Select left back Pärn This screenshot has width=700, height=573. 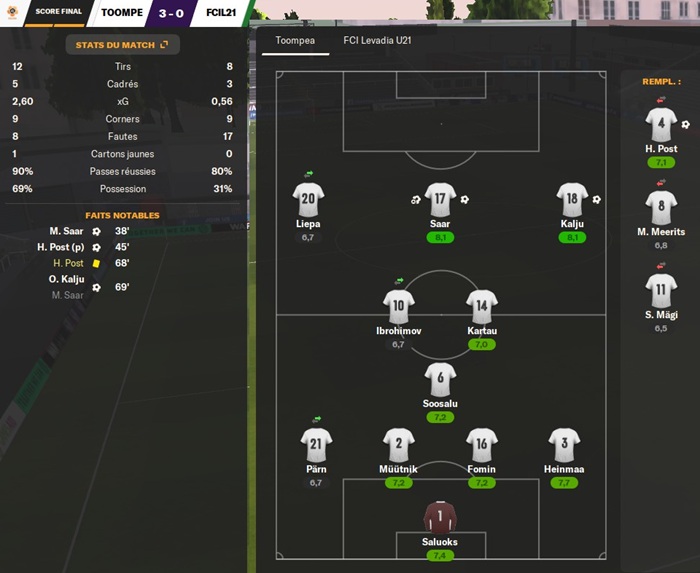tap(316, 445)
